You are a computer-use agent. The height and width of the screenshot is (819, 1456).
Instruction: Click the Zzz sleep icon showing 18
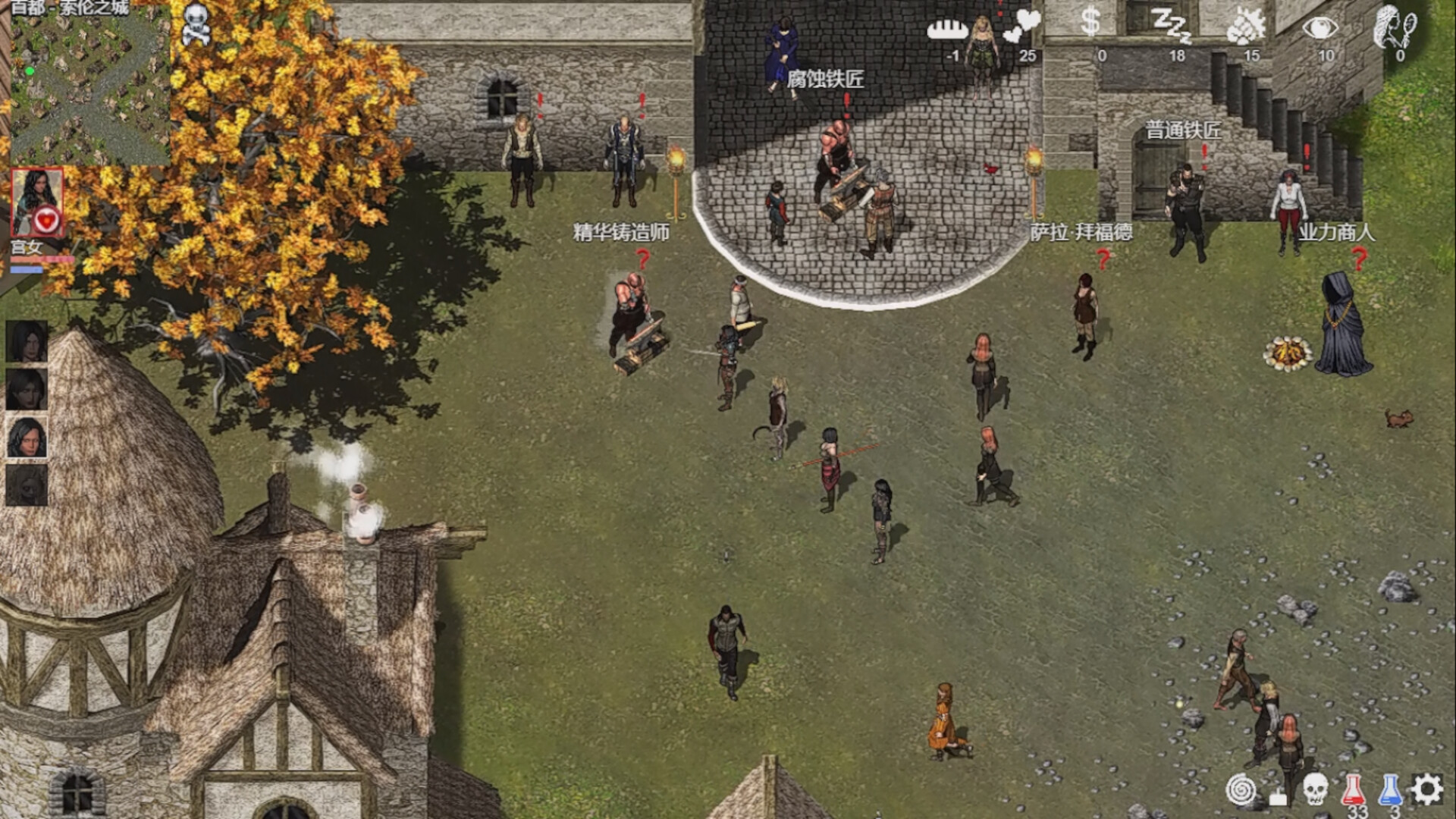coord(1175,27)
